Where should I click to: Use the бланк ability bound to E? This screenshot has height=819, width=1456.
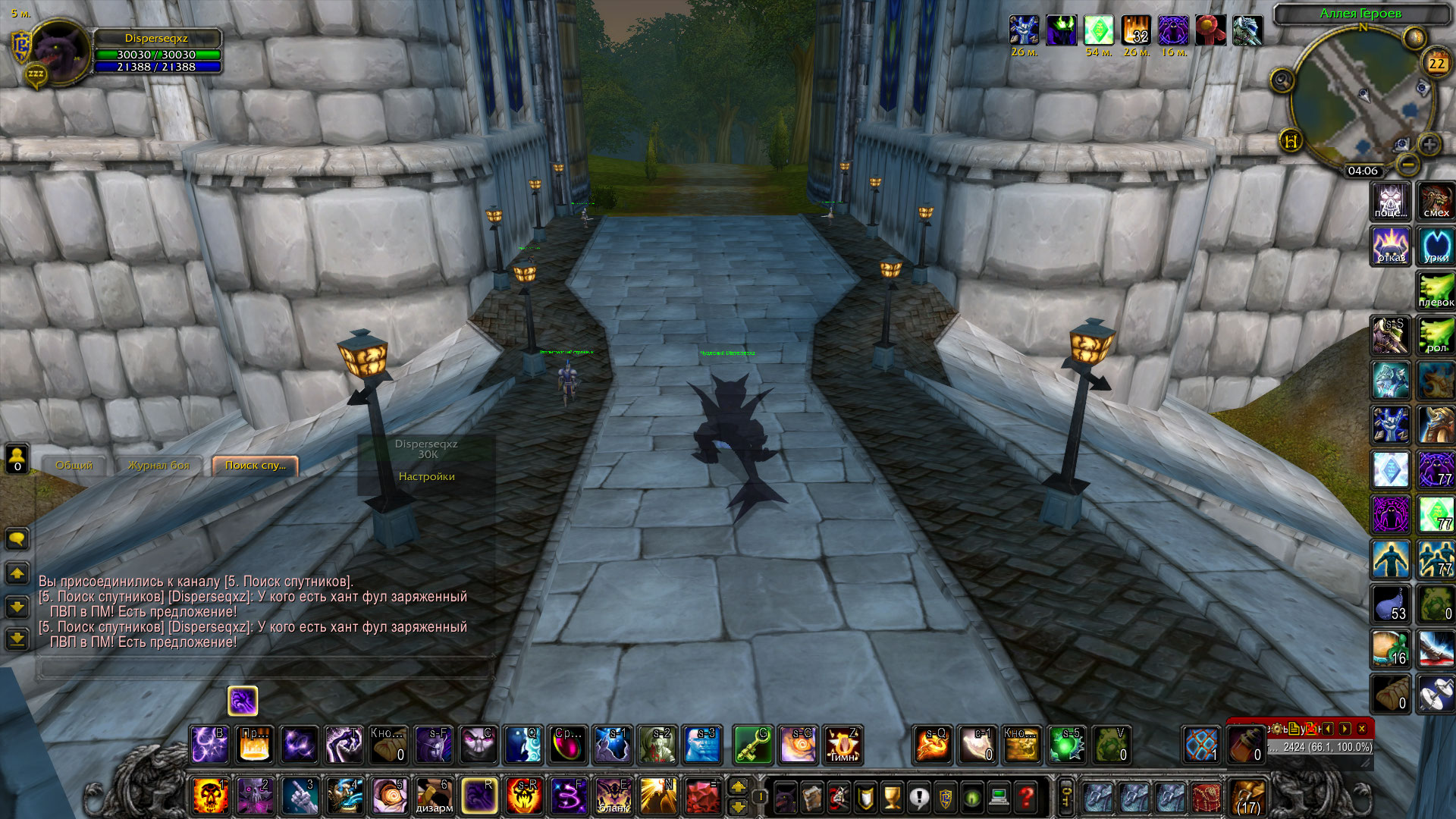(x=613, y=796)
